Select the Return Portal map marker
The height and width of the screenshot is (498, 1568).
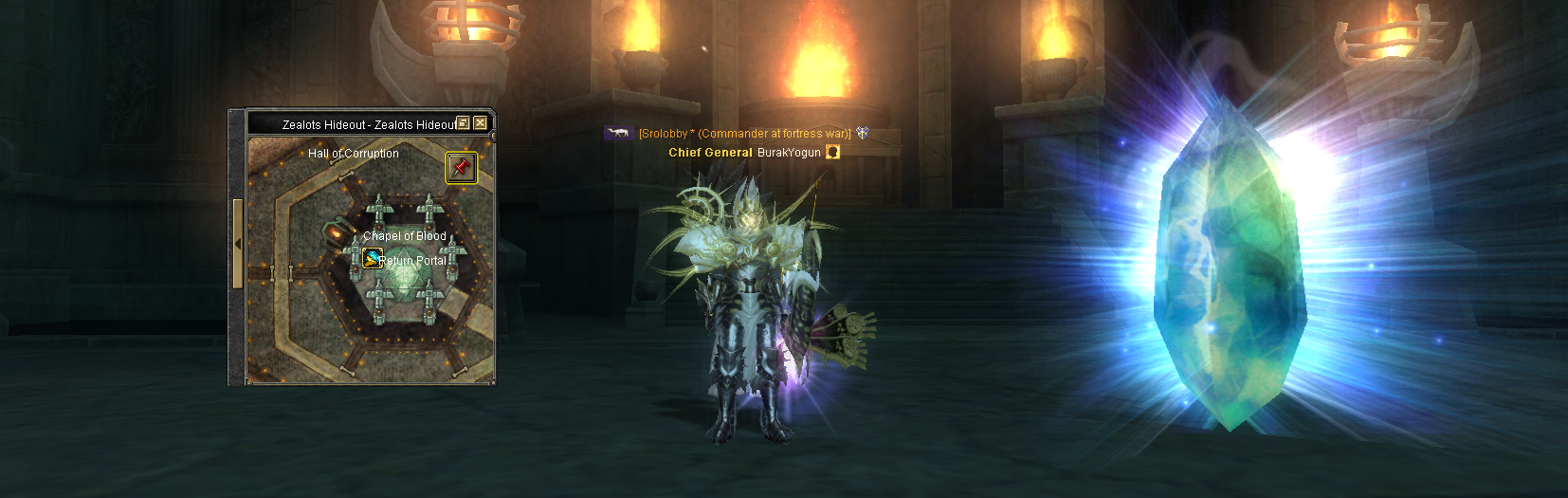(373, 258)
